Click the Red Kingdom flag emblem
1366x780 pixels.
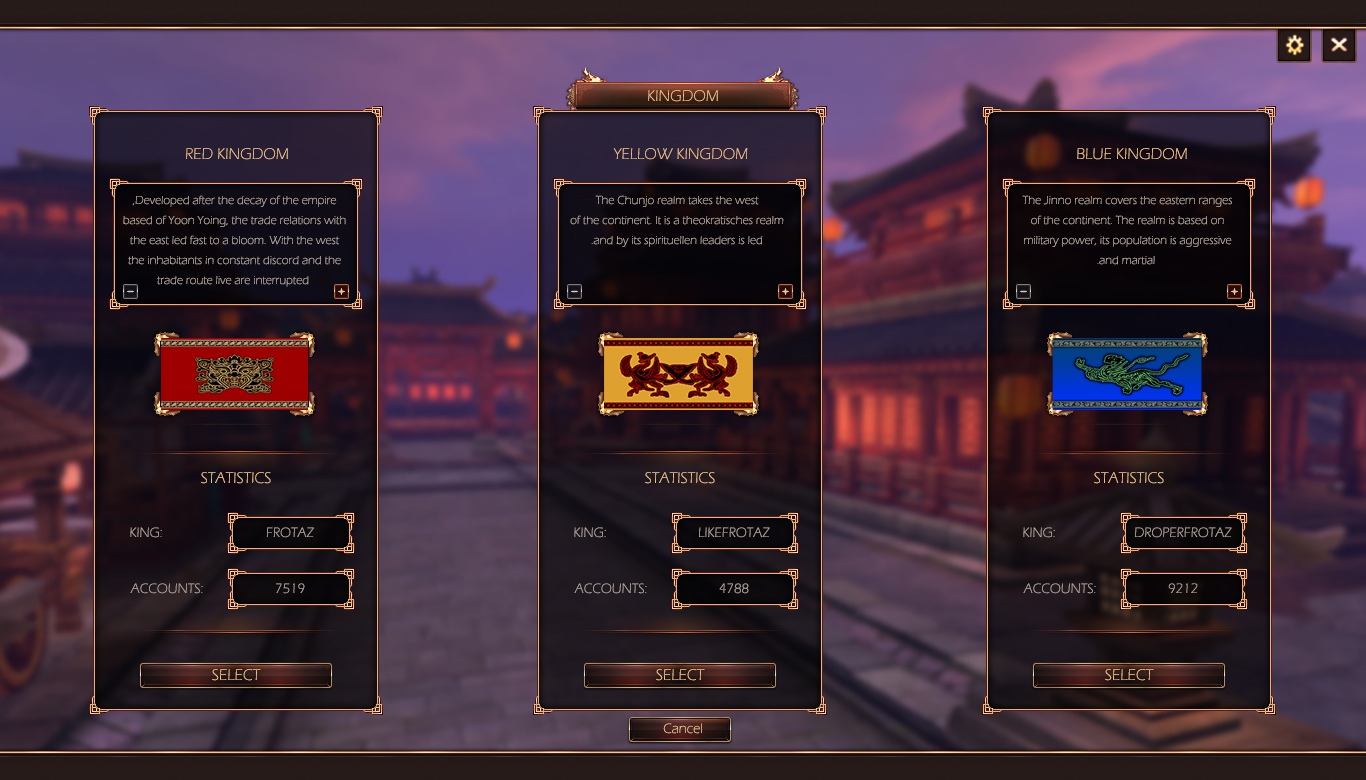click(235, 374)
